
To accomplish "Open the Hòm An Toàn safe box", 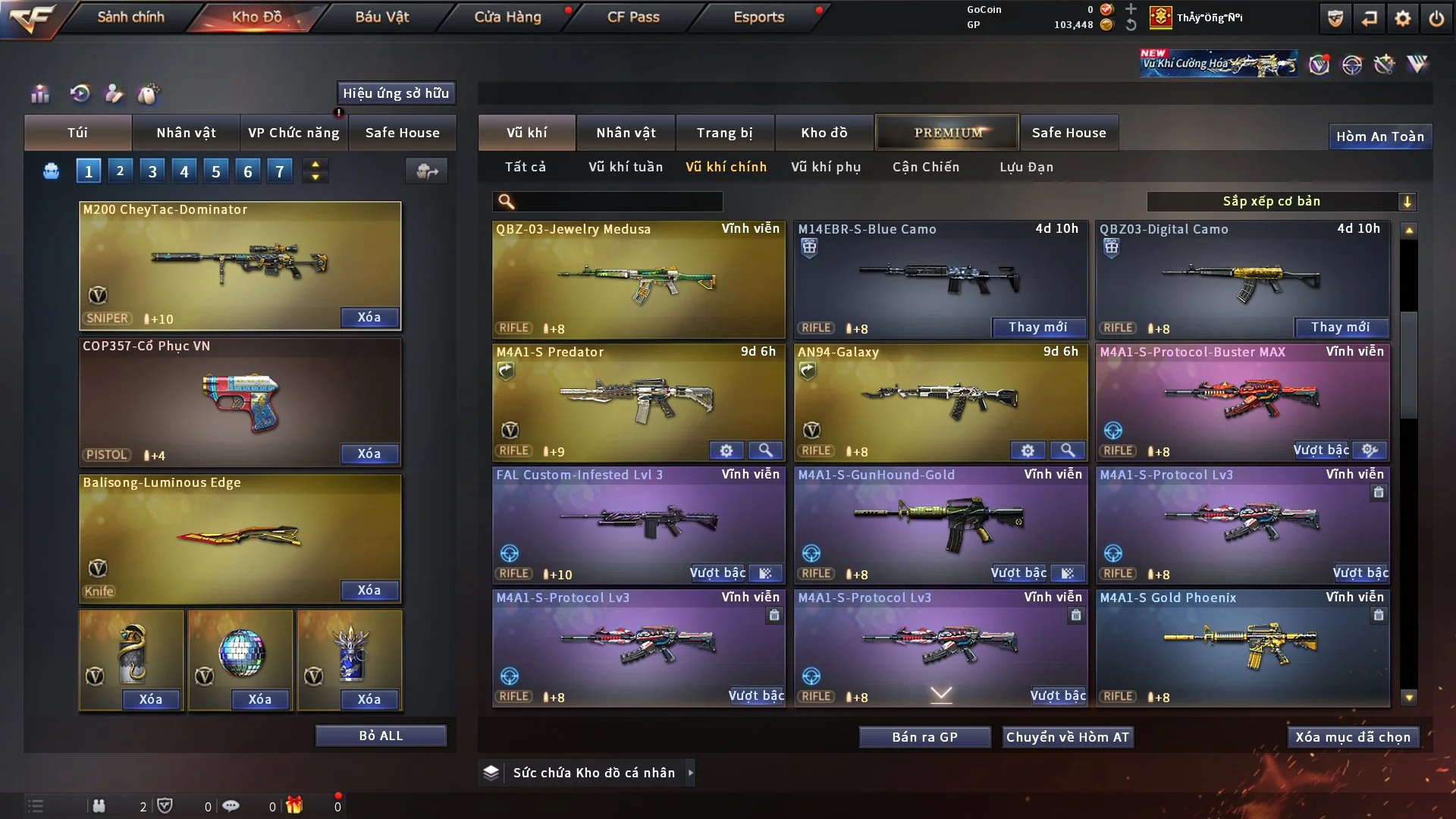I will pos(1379,136).
